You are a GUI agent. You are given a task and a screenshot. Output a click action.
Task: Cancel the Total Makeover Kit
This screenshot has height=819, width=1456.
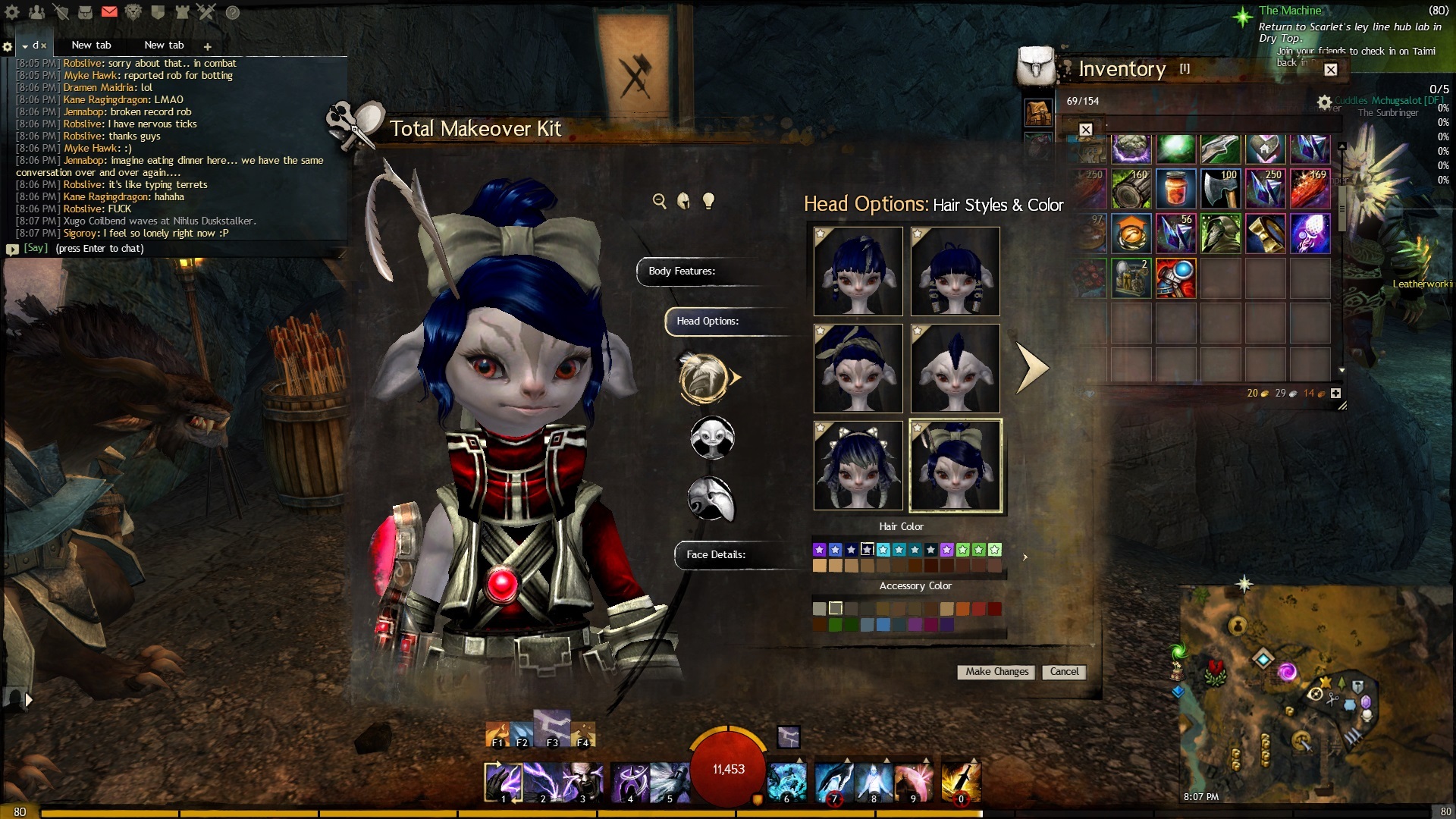pyautogui.click(x=1064, y=672)
